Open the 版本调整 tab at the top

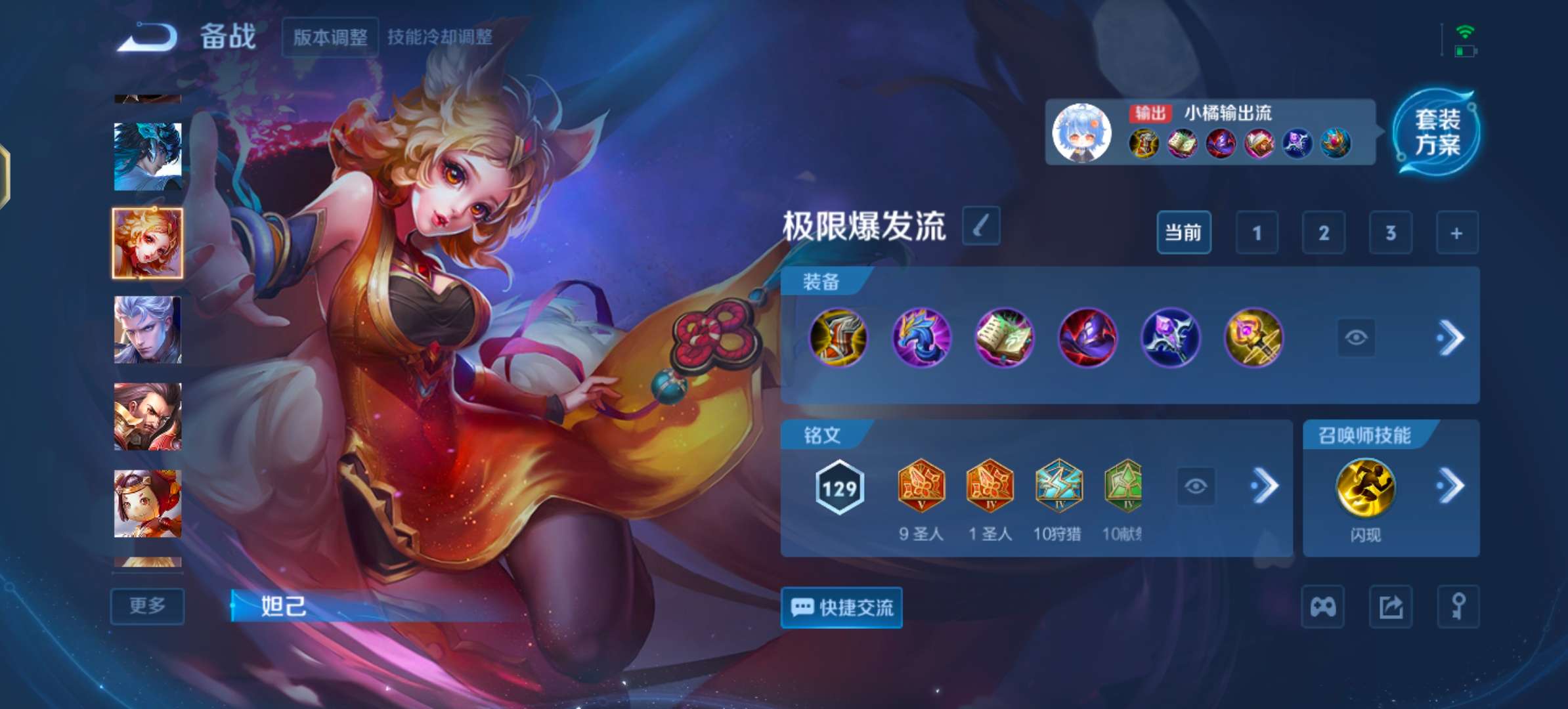click(330, 37)
